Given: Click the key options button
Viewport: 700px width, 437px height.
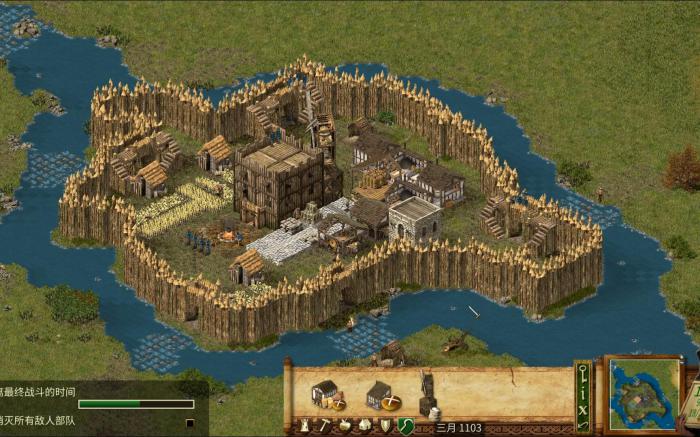Looking at the screenshot, I should (583, 373).
